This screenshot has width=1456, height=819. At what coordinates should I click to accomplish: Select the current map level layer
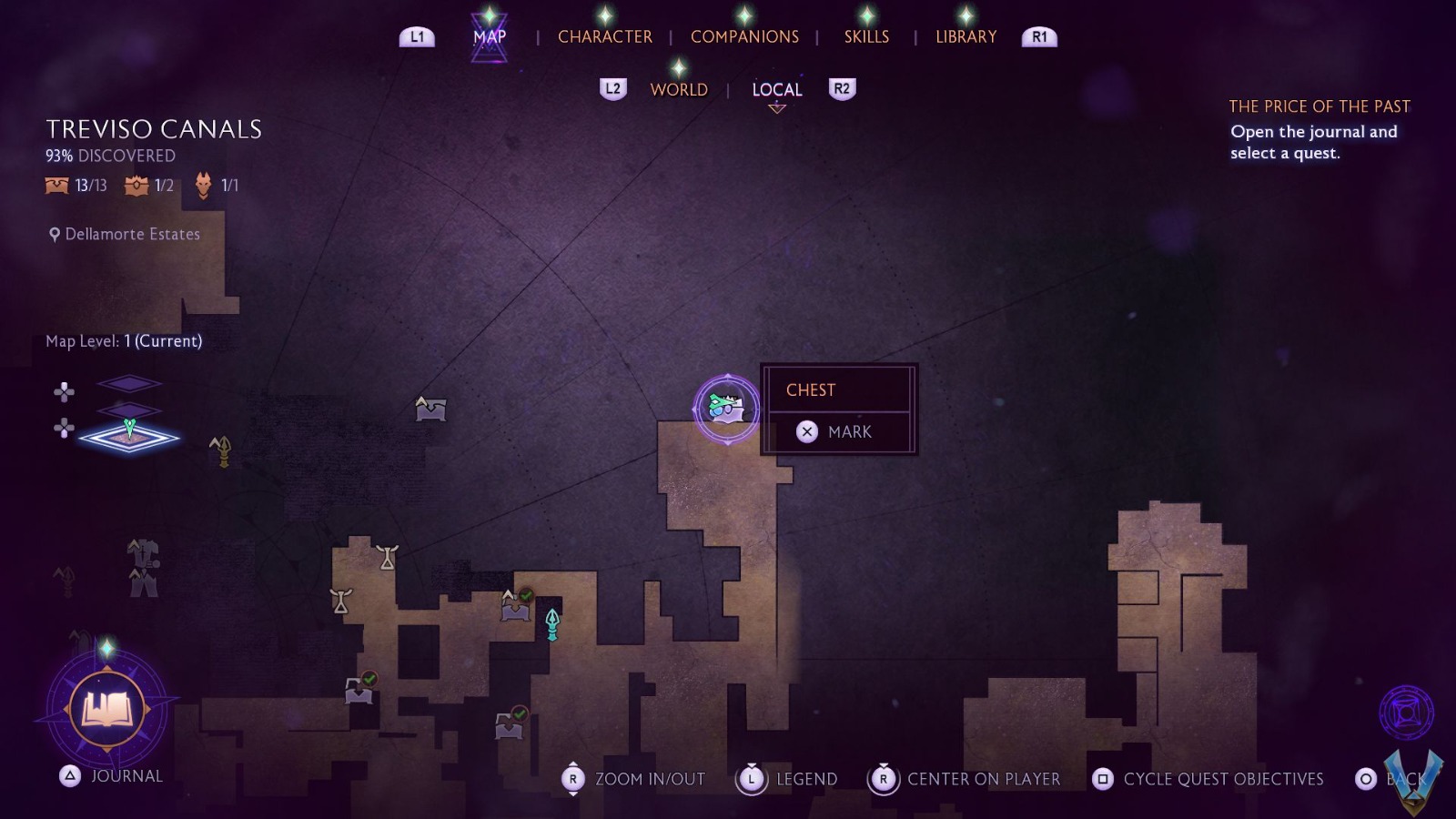pyautogui.click(x=129, y=438)
